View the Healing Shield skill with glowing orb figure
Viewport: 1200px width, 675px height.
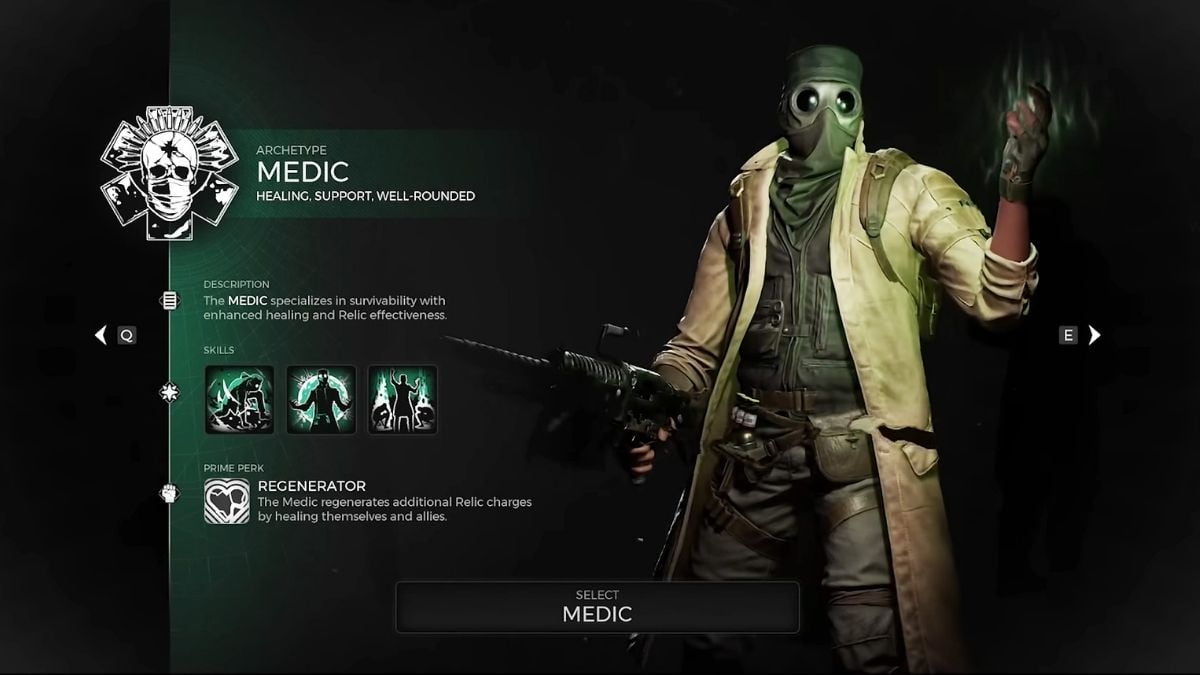click(x=321, y=399)
